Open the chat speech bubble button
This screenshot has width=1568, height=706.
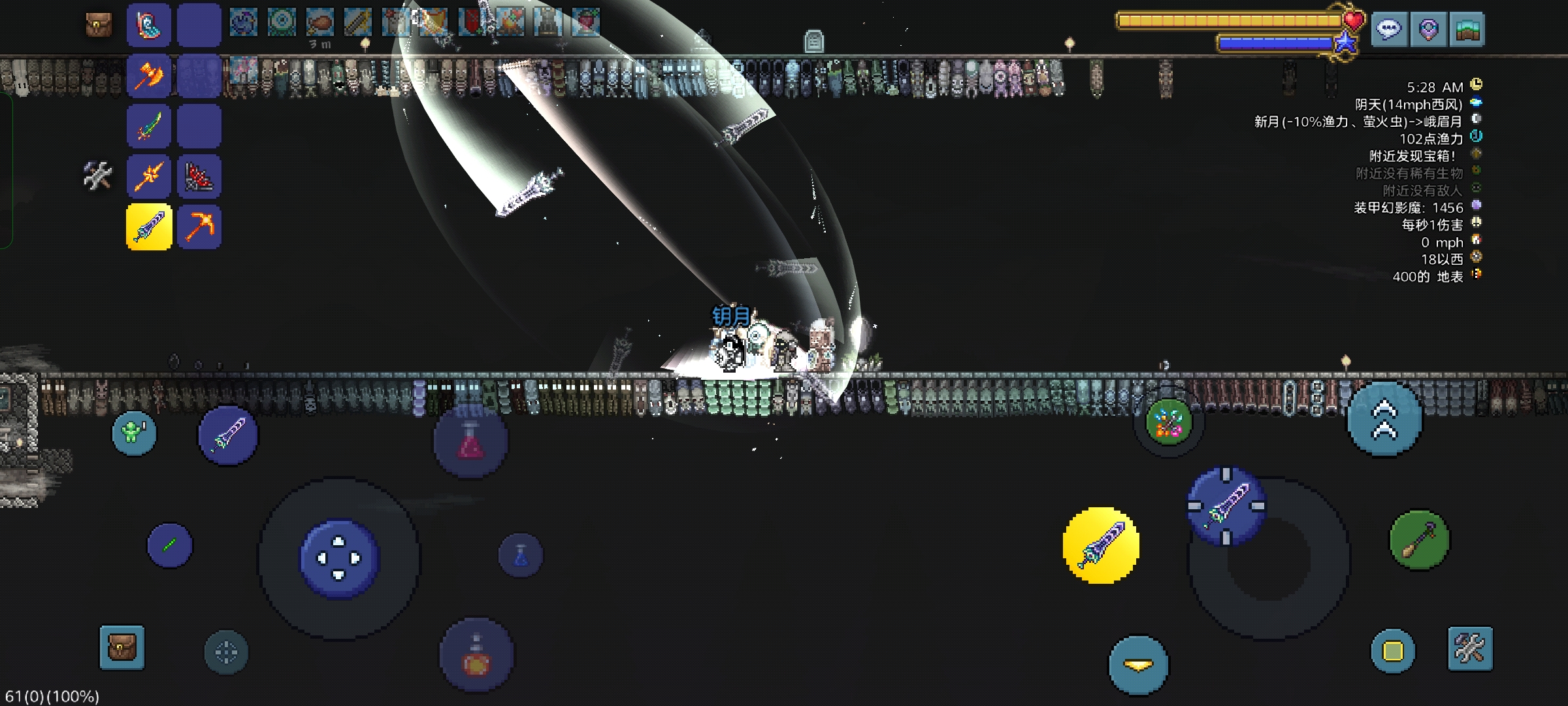(1389, 29)
